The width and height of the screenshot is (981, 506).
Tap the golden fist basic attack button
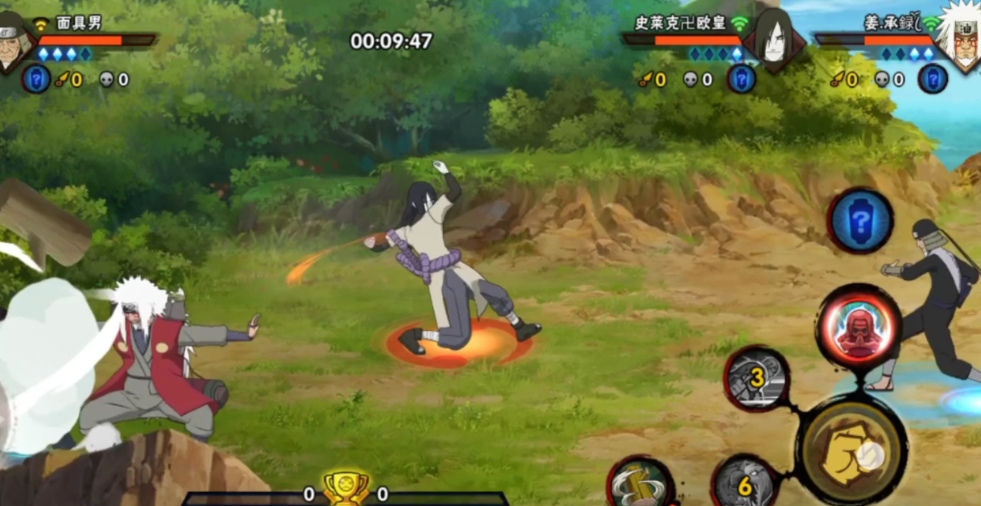pos(852,450)
